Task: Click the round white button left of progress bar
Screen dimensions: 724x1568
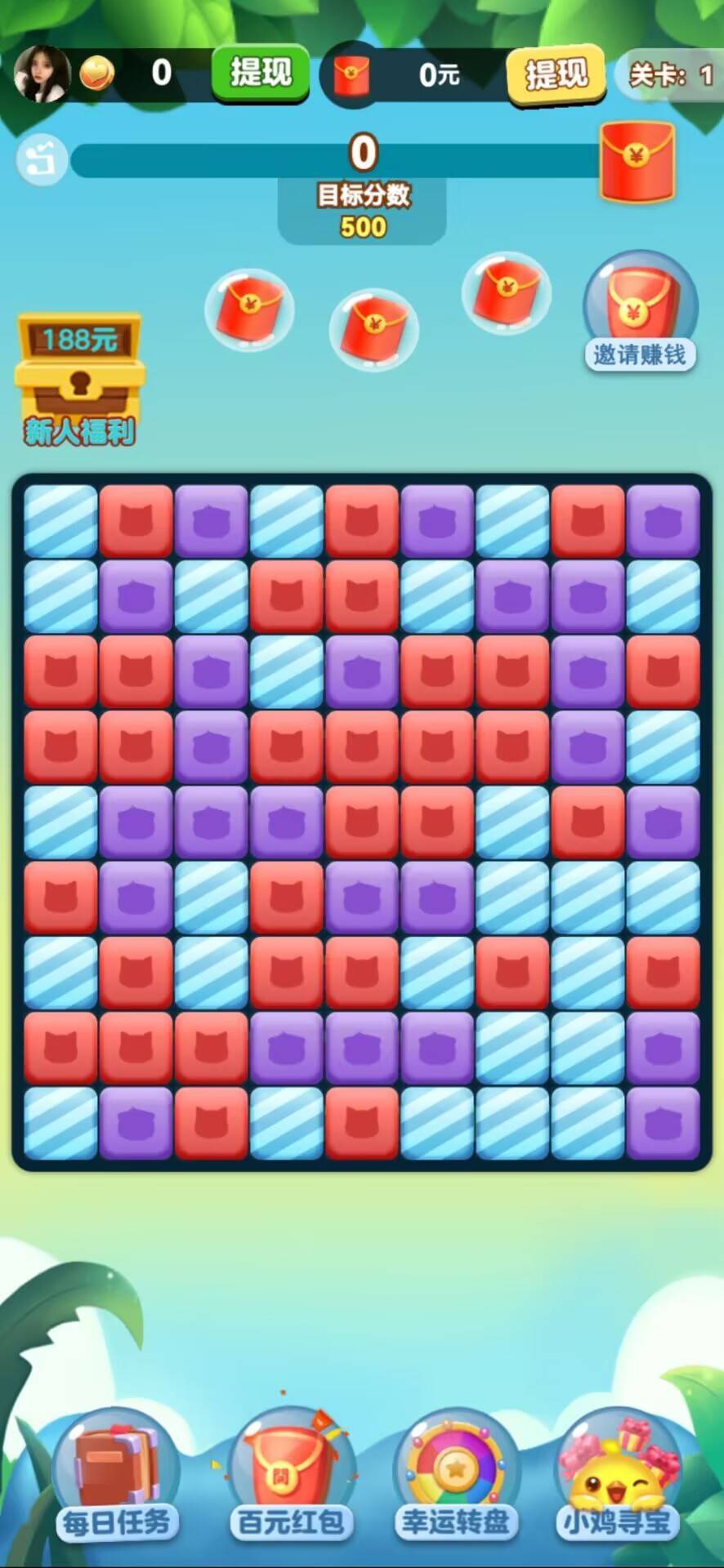Action: 41,159
